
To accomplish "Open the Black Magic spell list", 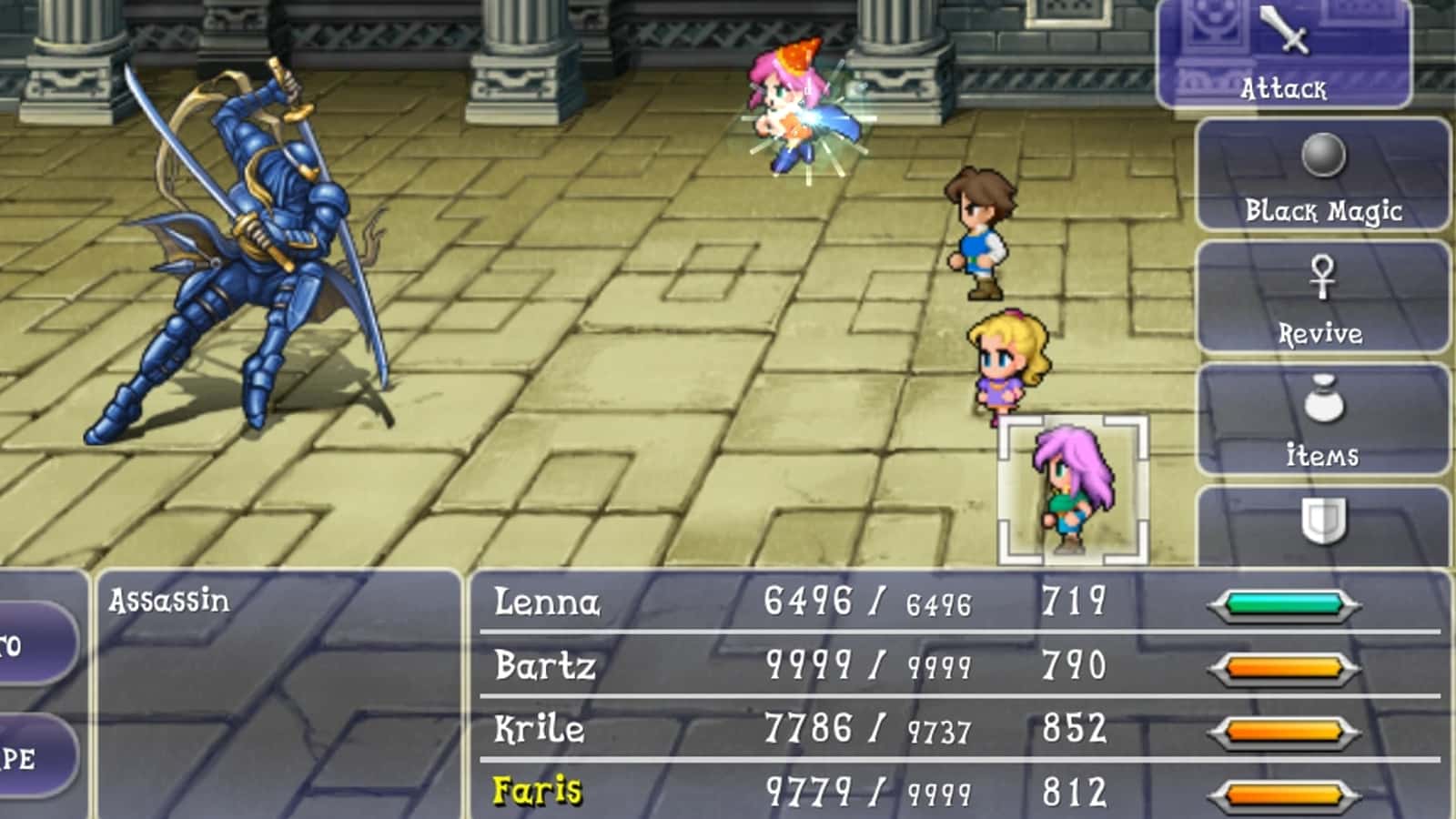I will (x=1322, y=175).
